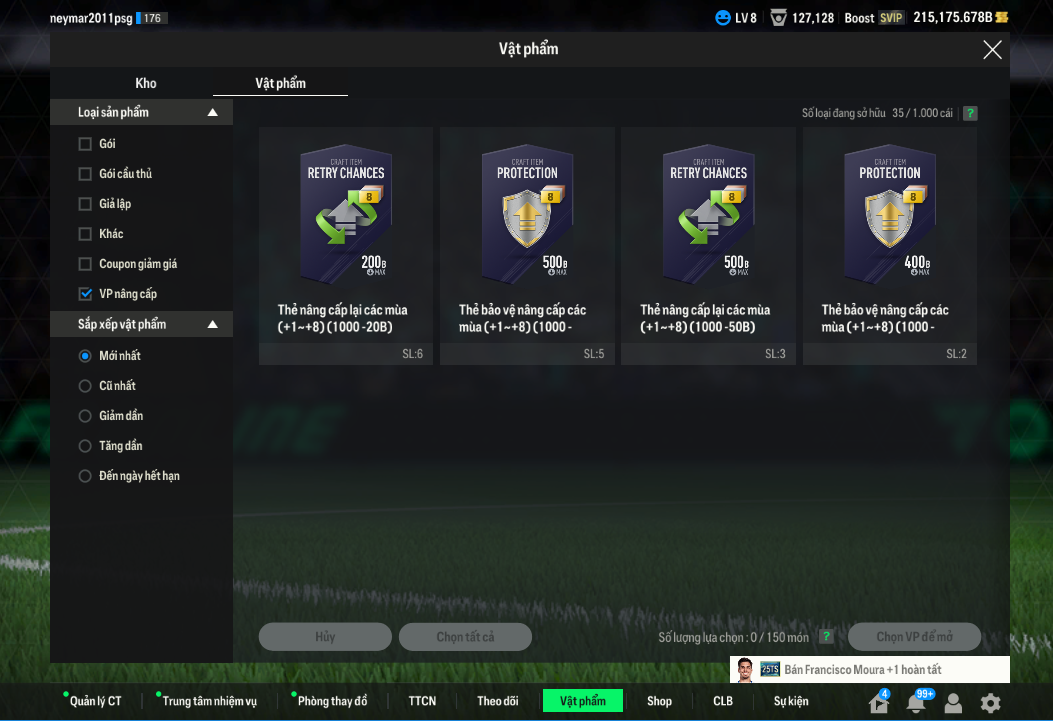Image resolution: width=1053 pixels, height=721 pixels.
Task: Check the Coupon giảm giá filter
Action: (x=85, y=264)
